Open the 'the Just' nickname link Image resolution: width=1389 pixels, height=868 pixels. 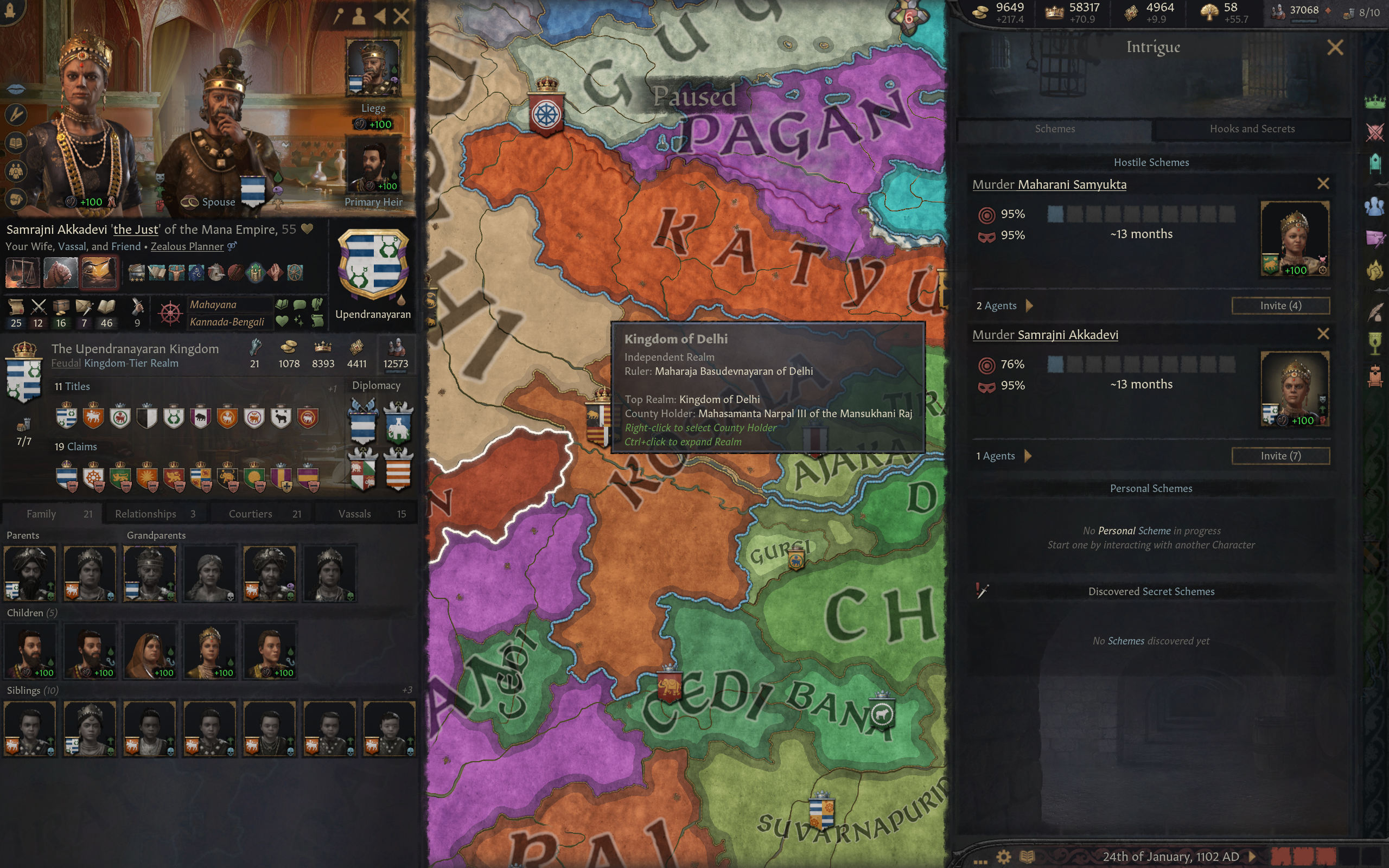point(136,229)
